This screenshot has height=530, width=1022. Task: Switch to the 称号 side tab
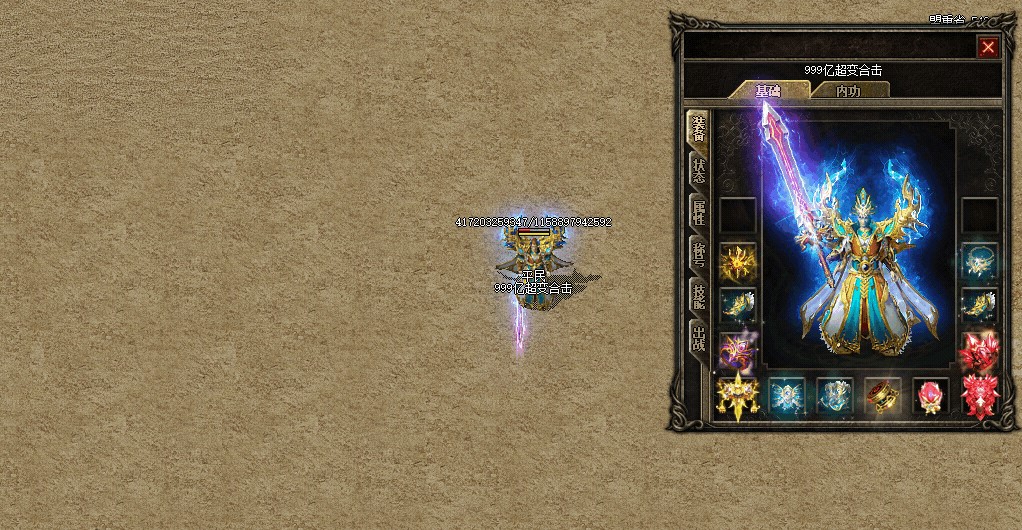[x=699, y=255]
